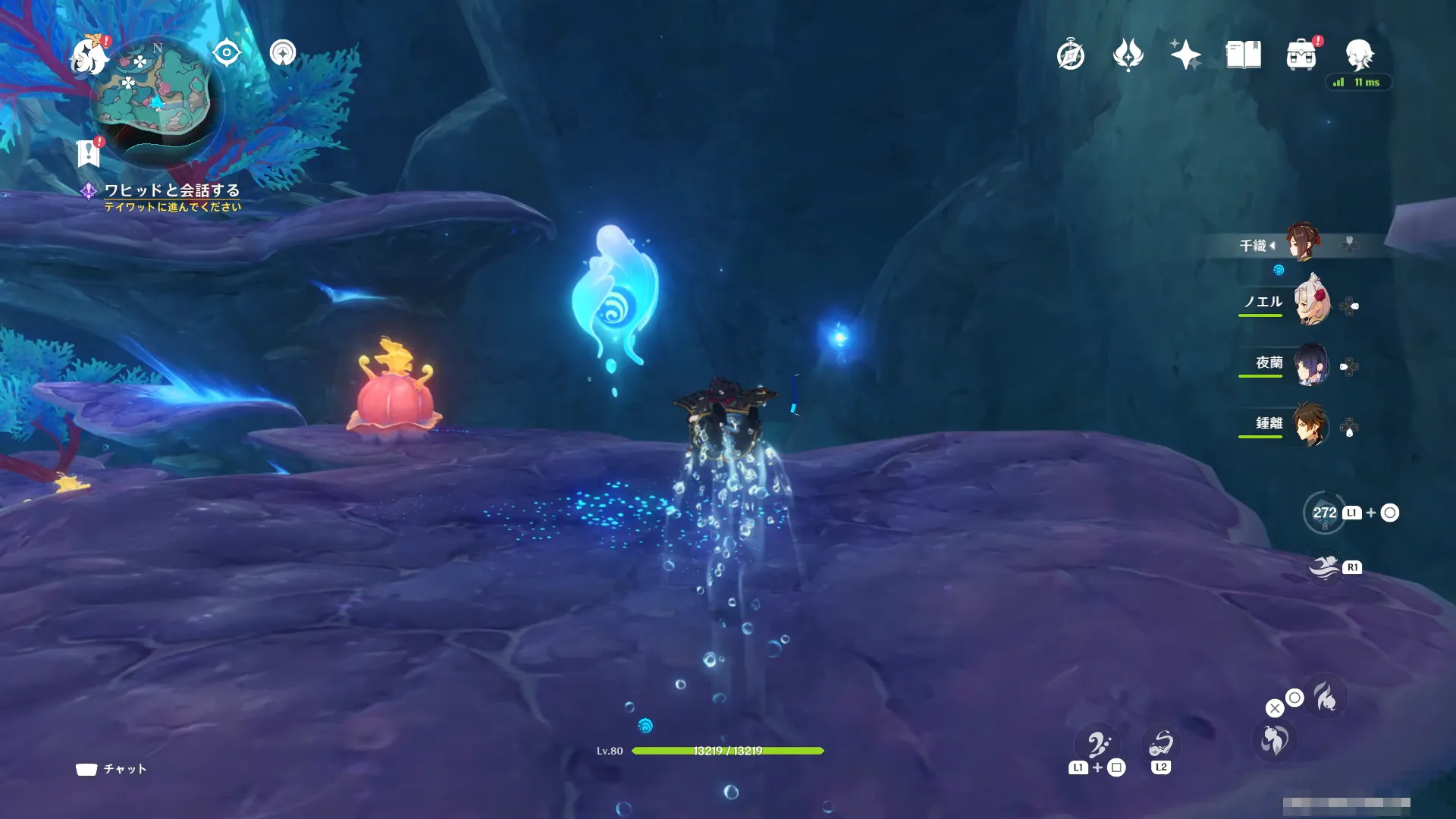This screenshot has height=819, width=1456.
Task: Open the character profile icon
Action: click(1359, 55)
